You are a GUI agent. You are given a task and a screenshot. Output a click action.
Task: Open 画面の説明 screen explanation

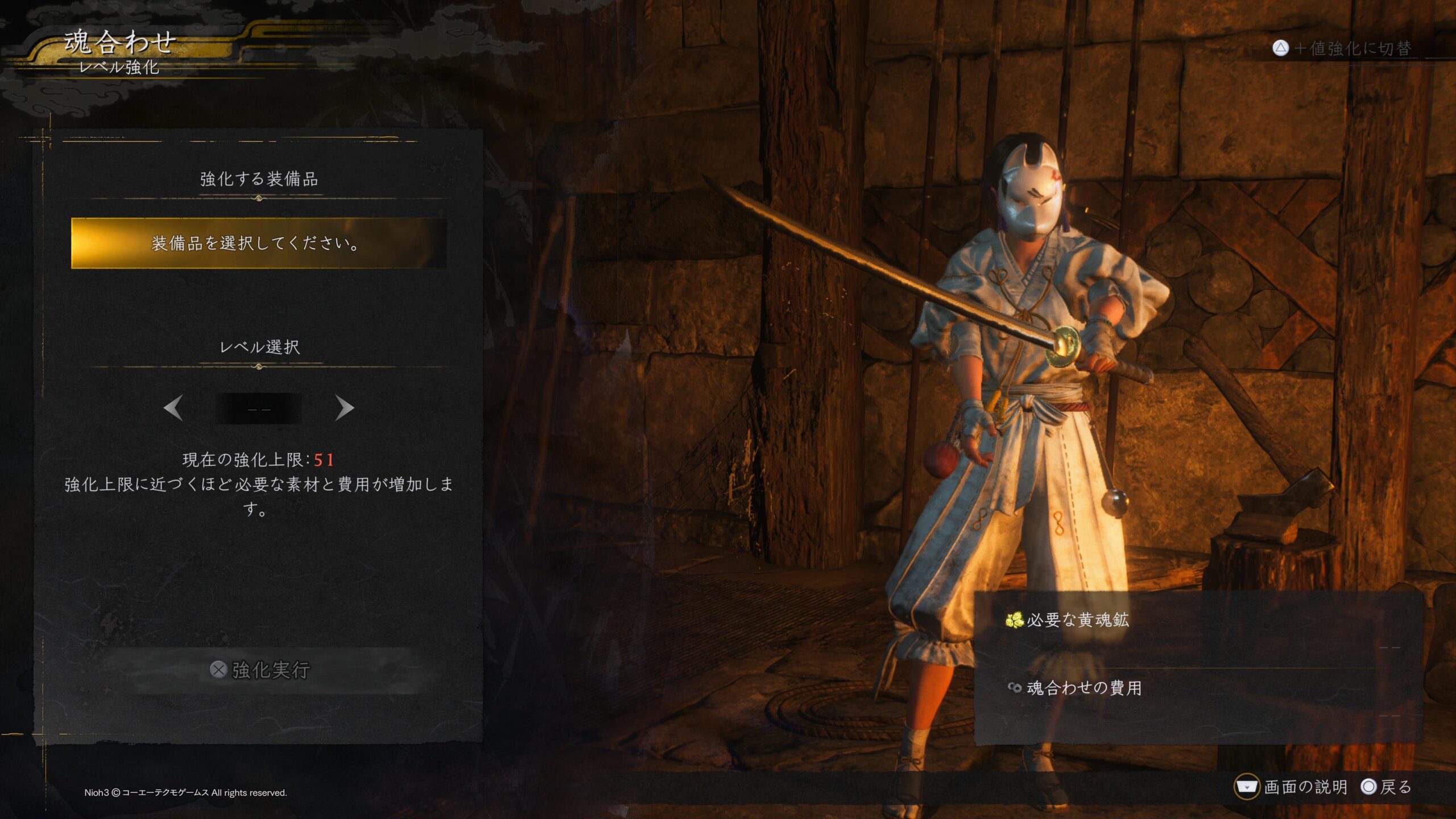tap(1291, 787)
